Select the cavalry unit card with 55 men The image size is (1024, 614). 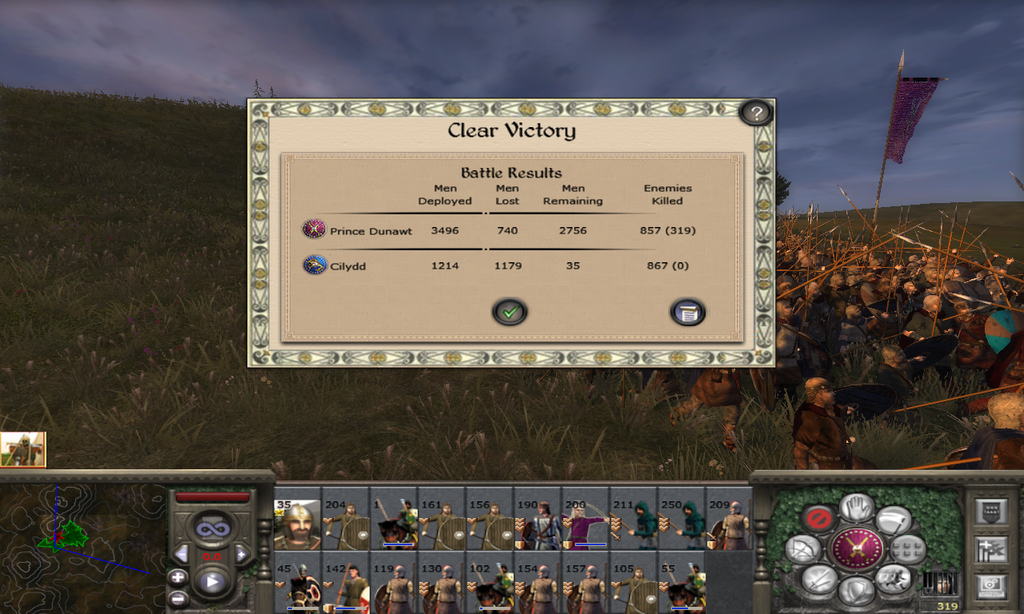(x=682, y=586)
